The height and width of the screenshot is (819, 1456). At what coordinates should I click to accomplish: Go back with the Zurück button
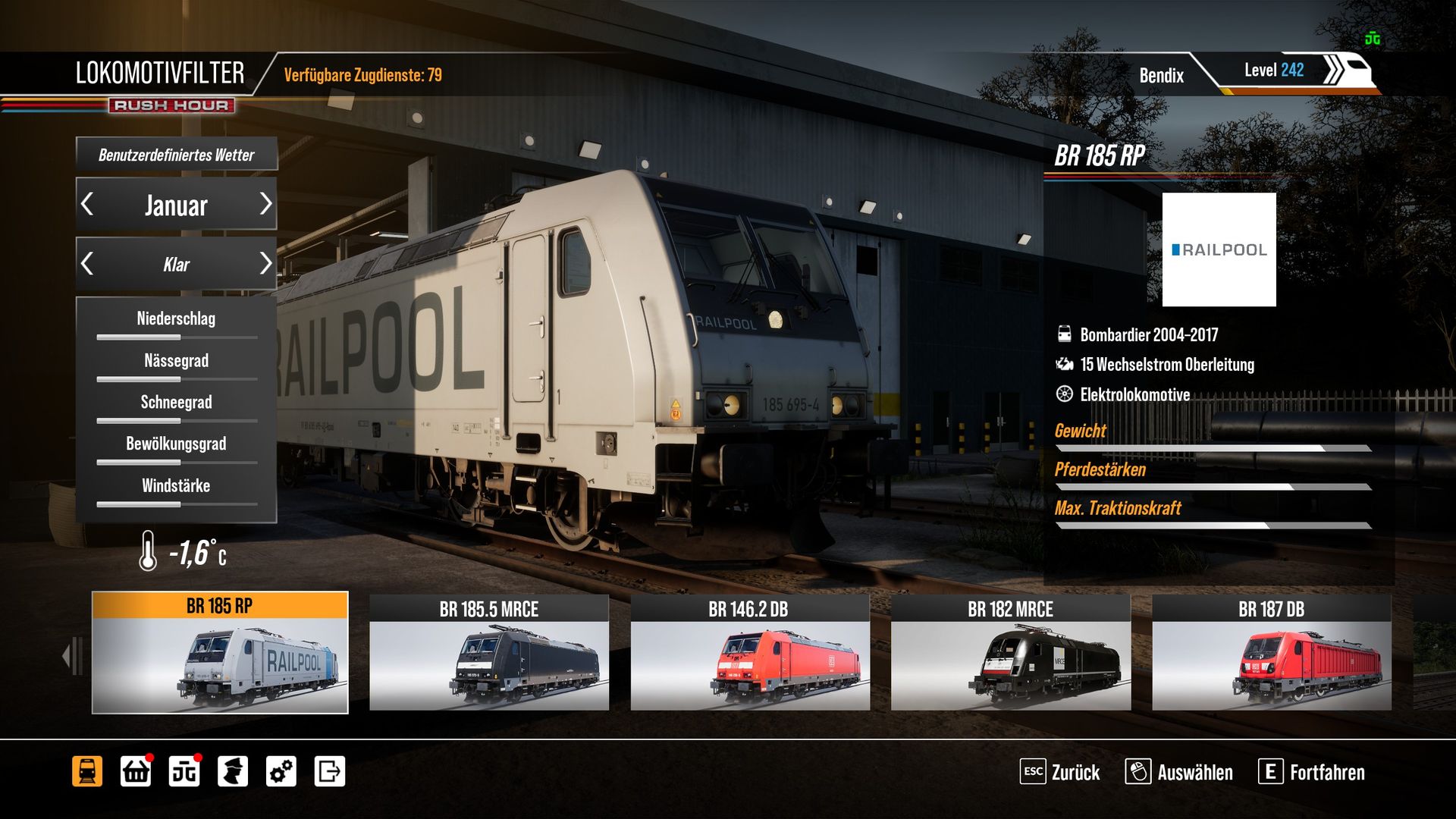pos(1060,772)
